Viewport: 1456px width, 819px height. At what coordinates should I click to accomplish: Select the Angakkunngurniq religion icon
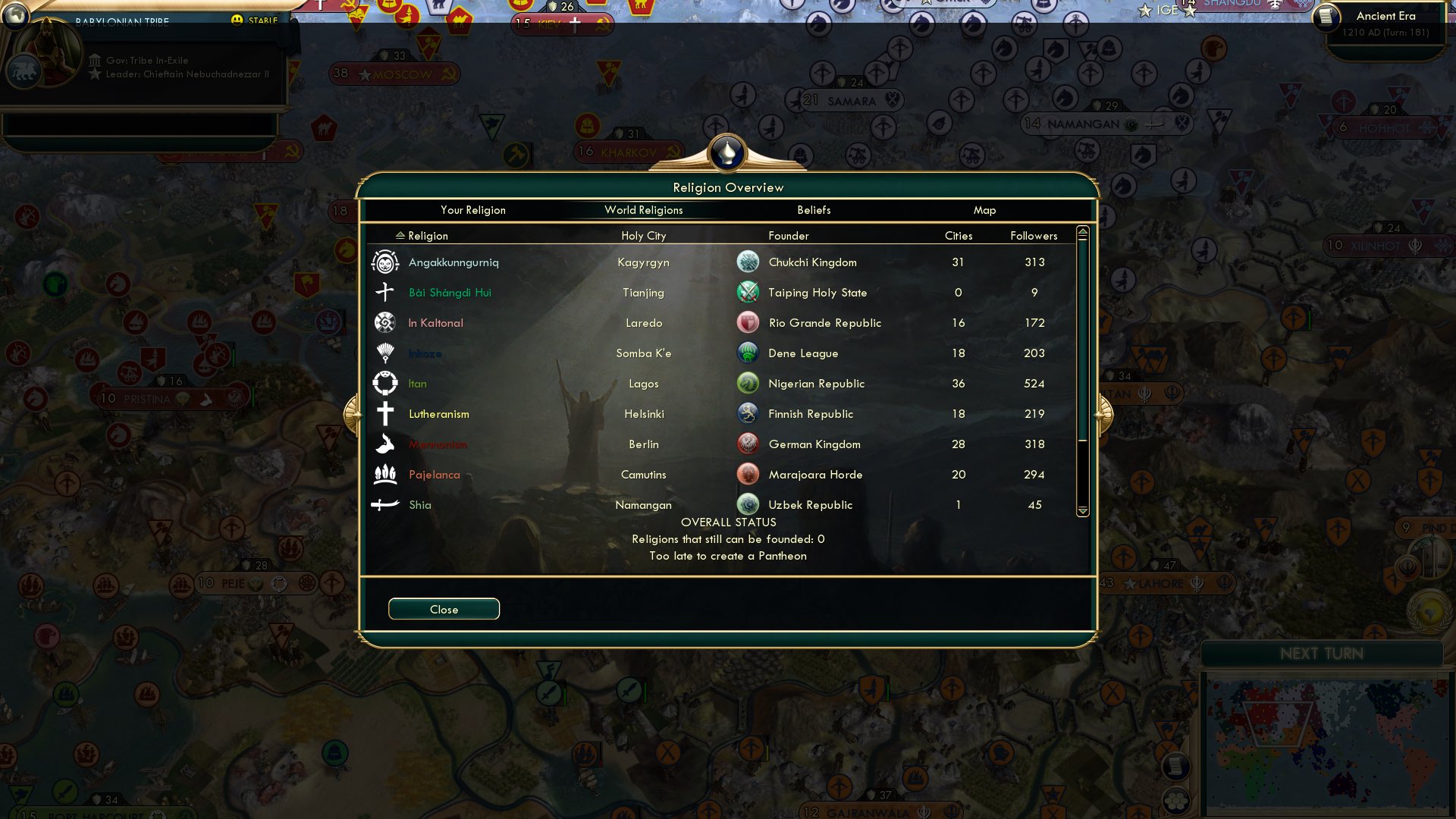click(386, 262)
